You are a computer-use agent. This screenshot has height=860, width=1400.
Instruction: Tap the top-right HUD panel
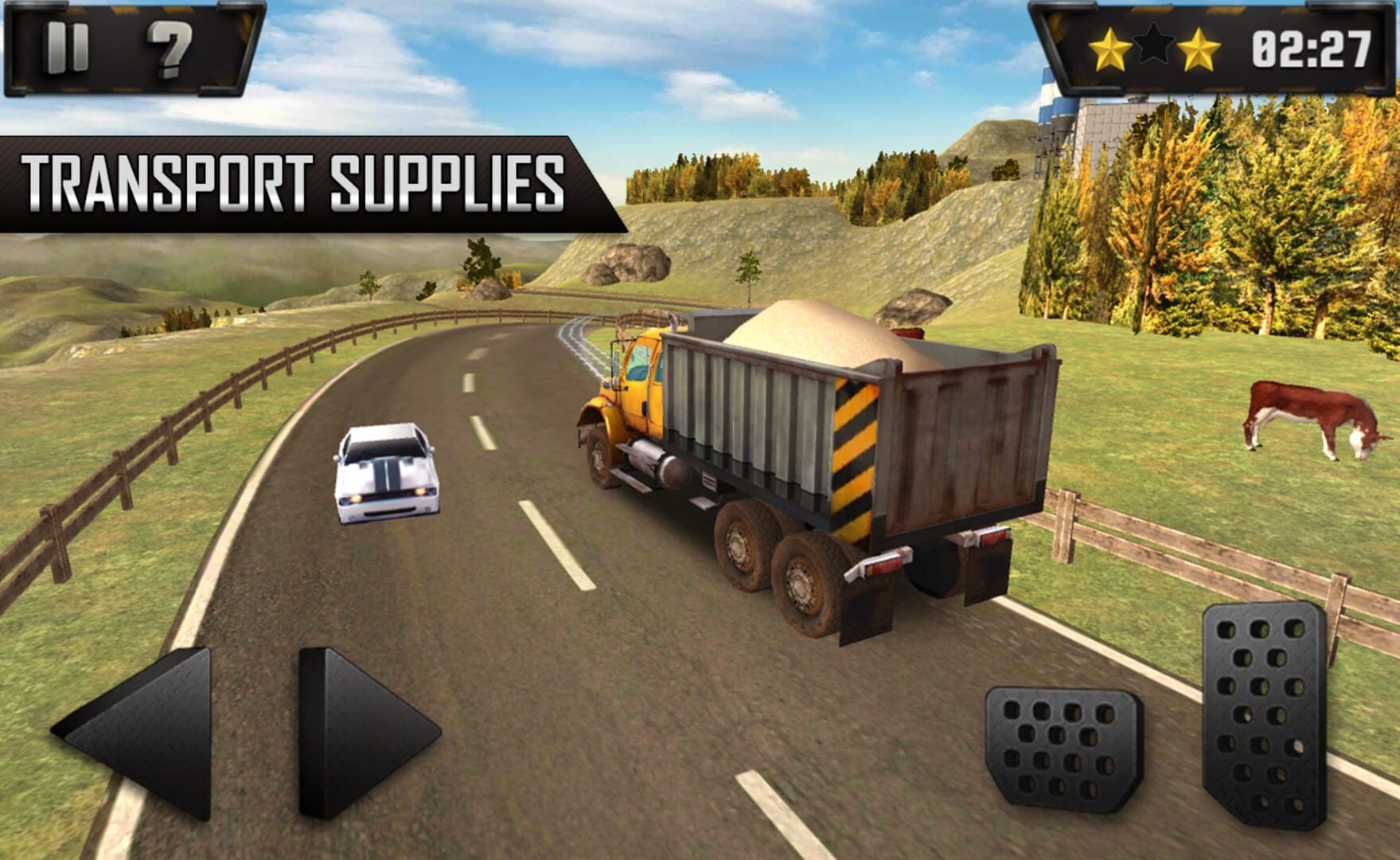(1210, 48)
